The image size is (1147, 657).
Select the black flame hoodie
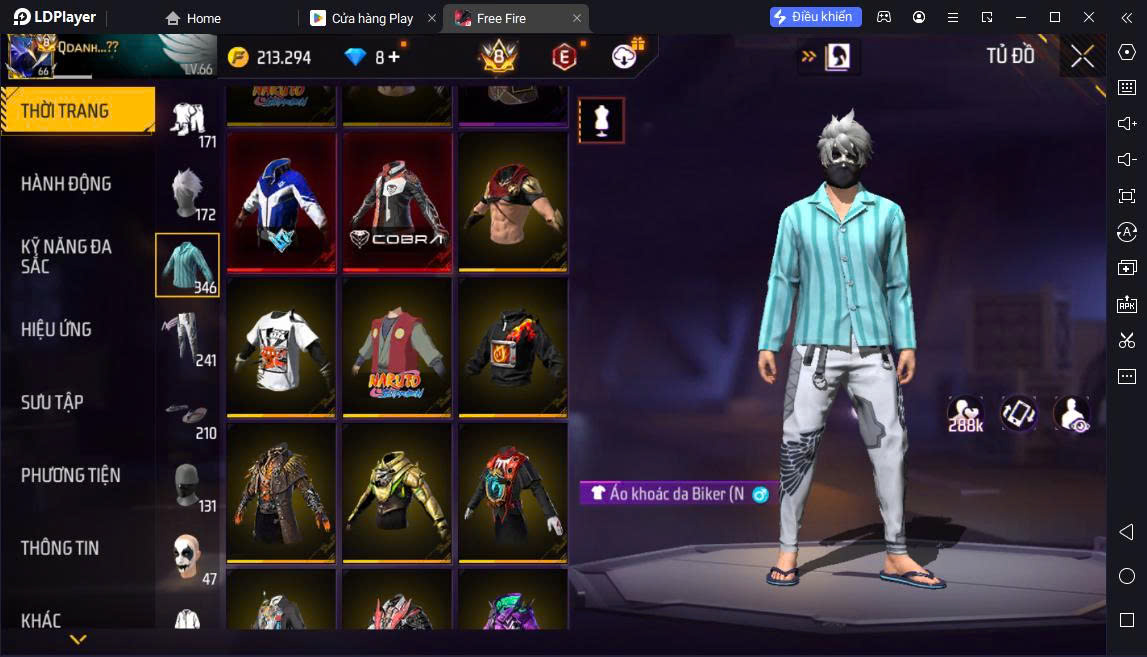pos(513,347)
